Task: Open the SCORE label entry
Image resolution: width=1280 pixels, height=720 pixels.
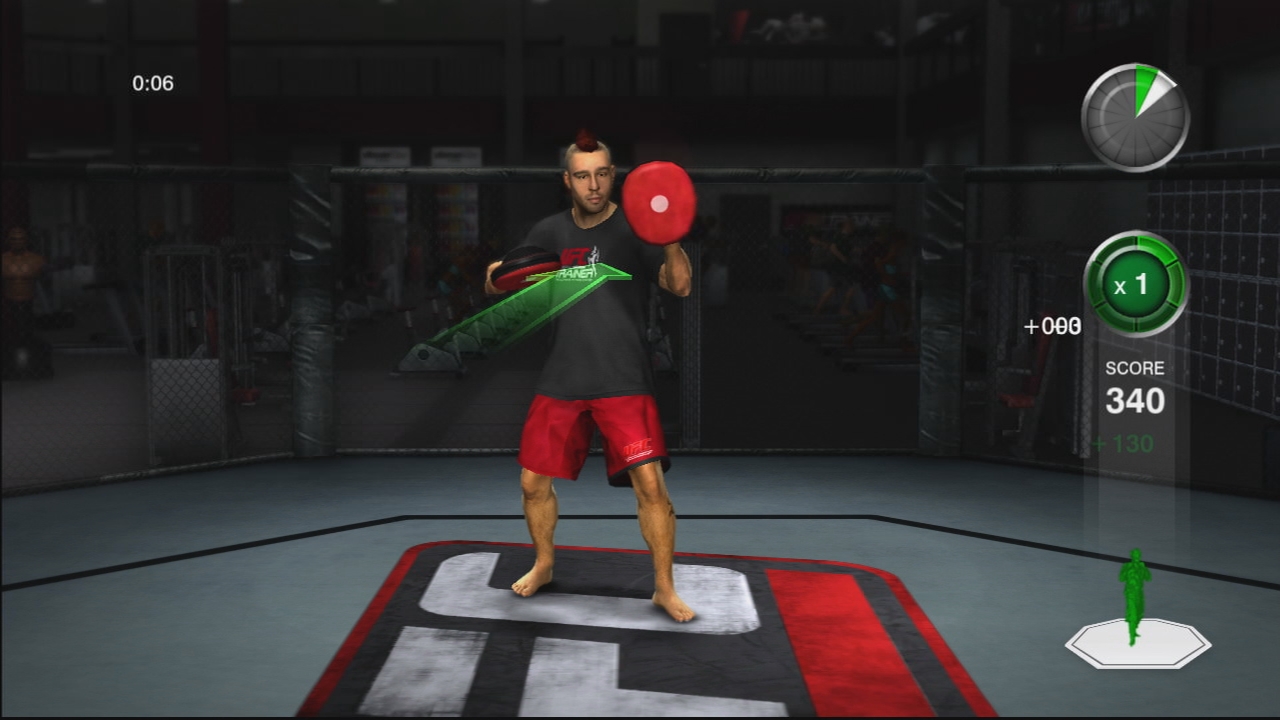Action: [1136, 367]
